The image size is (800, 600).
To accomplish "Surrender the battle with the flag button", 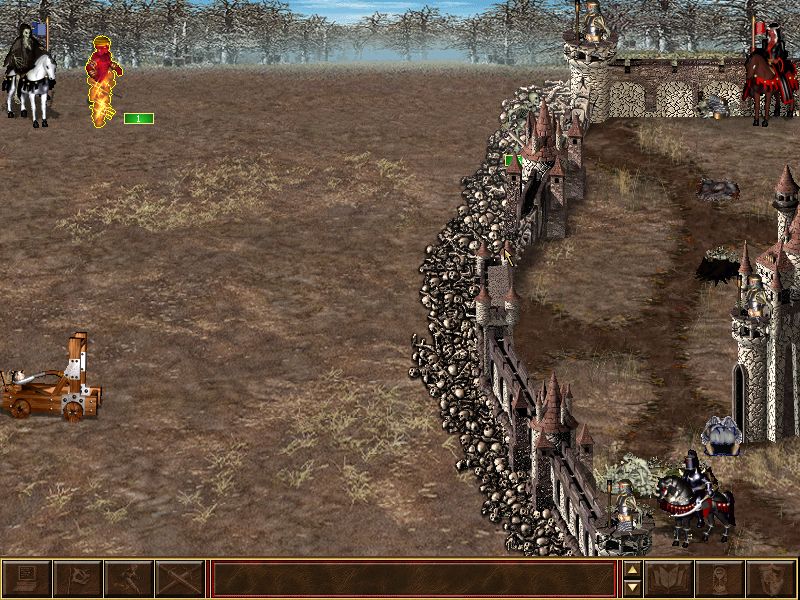I will 77,579.
